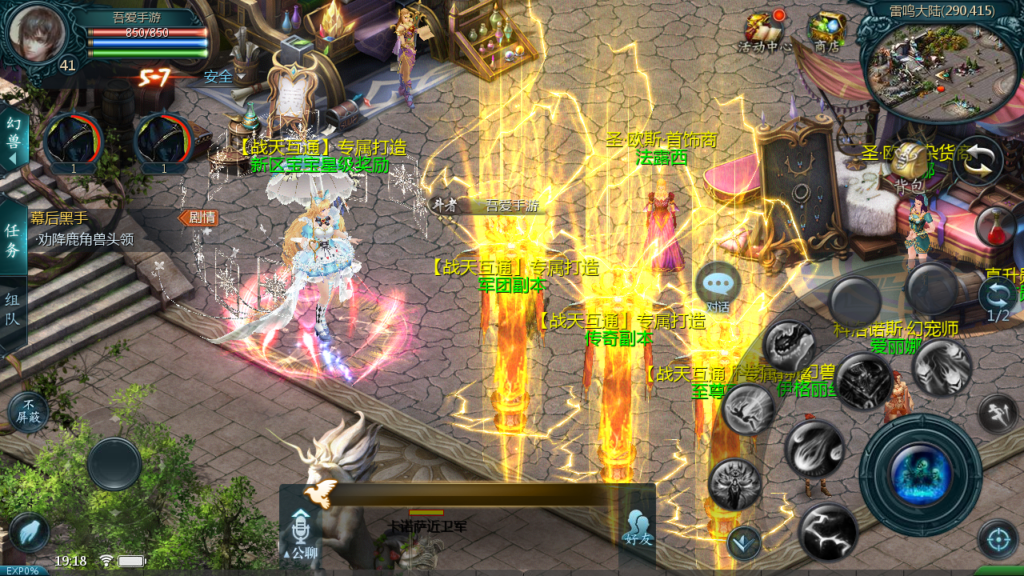Switch to the 组队 team tab
Viewport: 1024px width, 576px height.
[12, 311]
